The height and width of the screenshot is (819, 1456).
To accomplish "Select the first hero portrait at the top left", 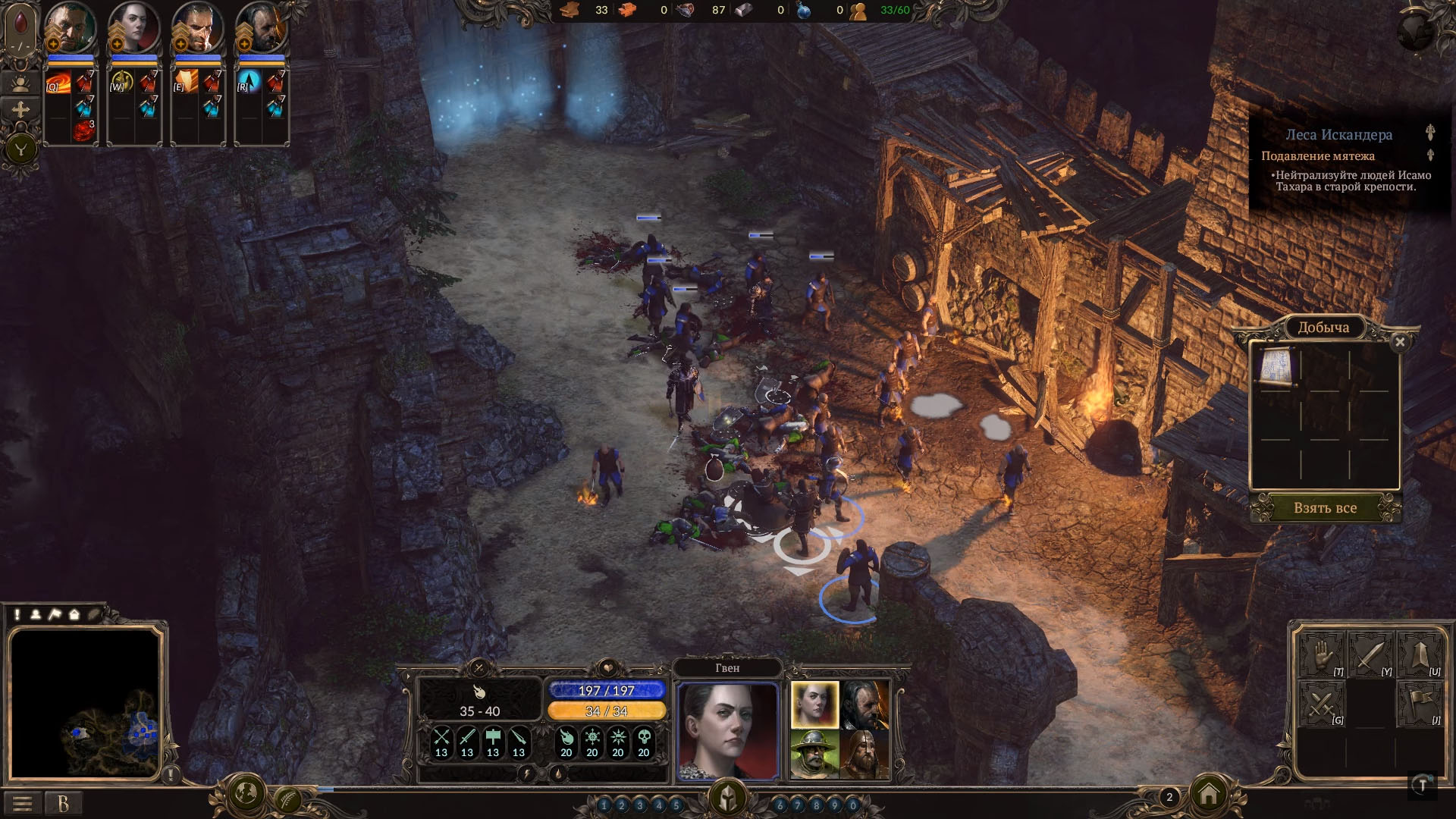I will [x=70, y=29].
